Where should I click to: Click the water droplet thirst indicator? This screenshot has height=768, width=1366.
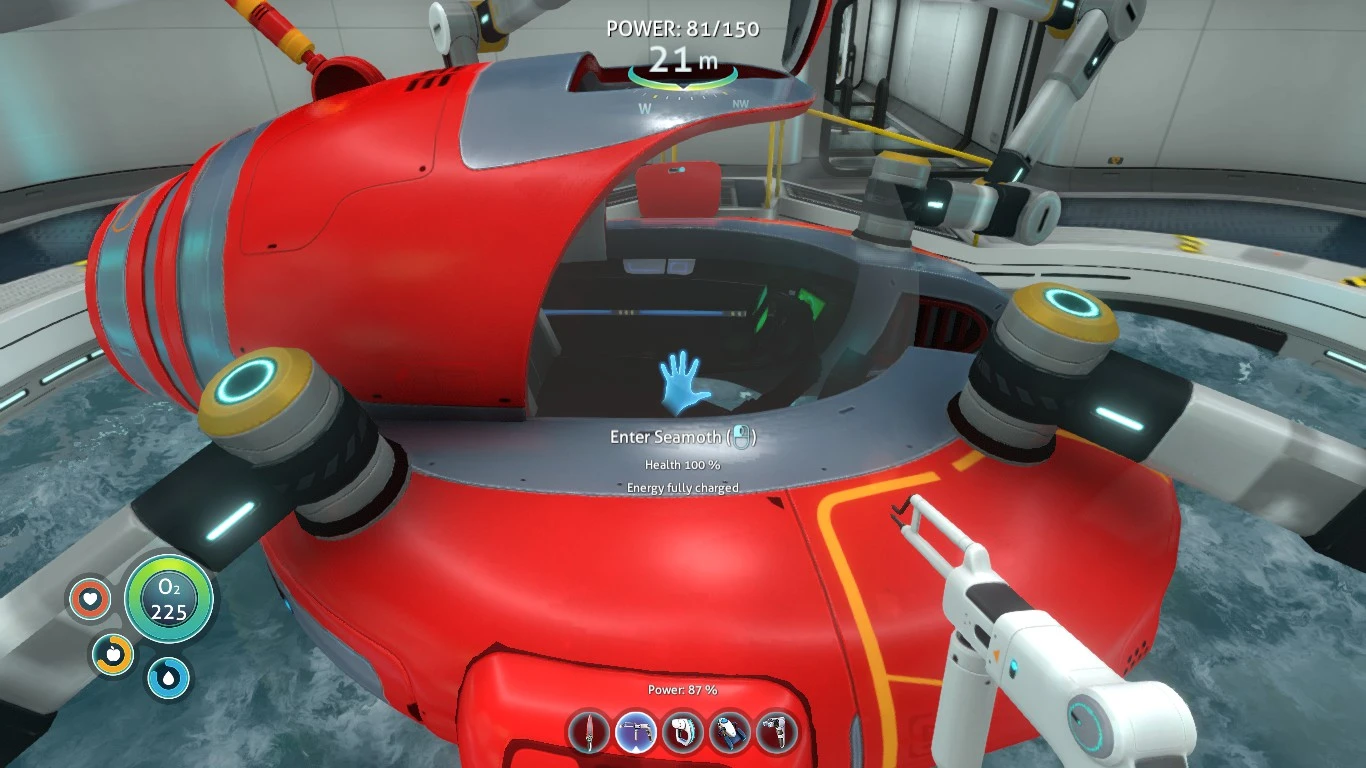(168, 677)
